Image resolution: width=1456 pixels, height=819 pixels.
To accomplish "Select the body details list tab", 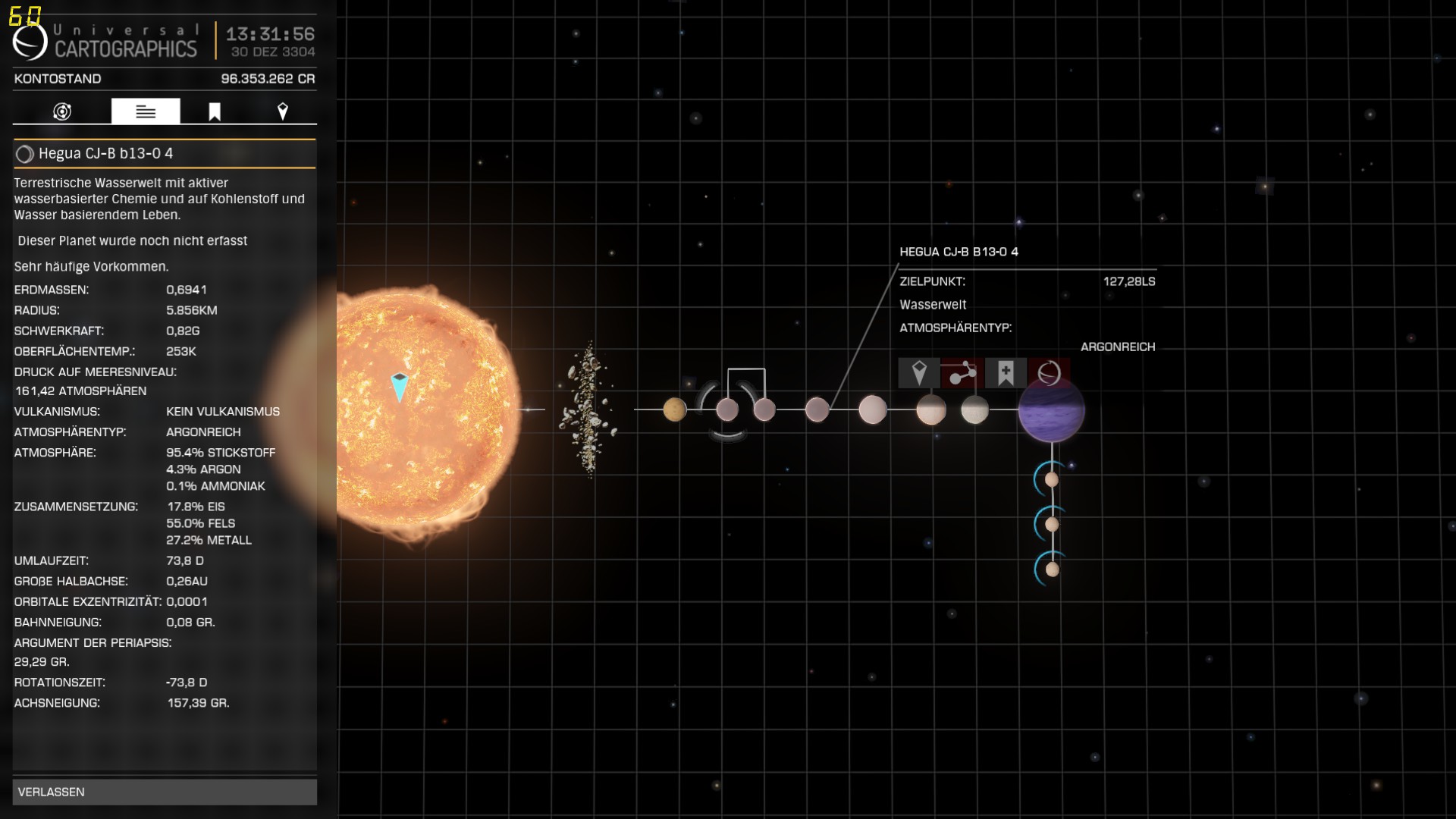I will pyautogui.click(x=146, y=111).
